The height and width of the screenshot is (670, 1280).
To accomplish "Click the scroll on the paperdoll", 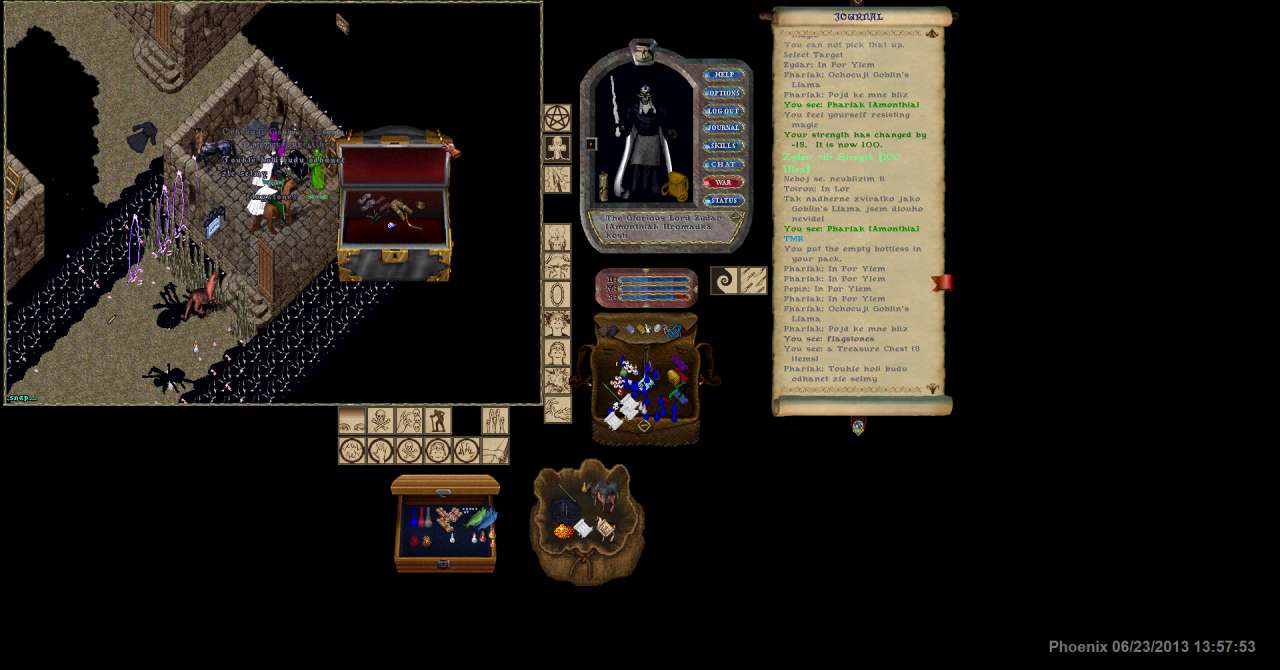I will [604, 186].
